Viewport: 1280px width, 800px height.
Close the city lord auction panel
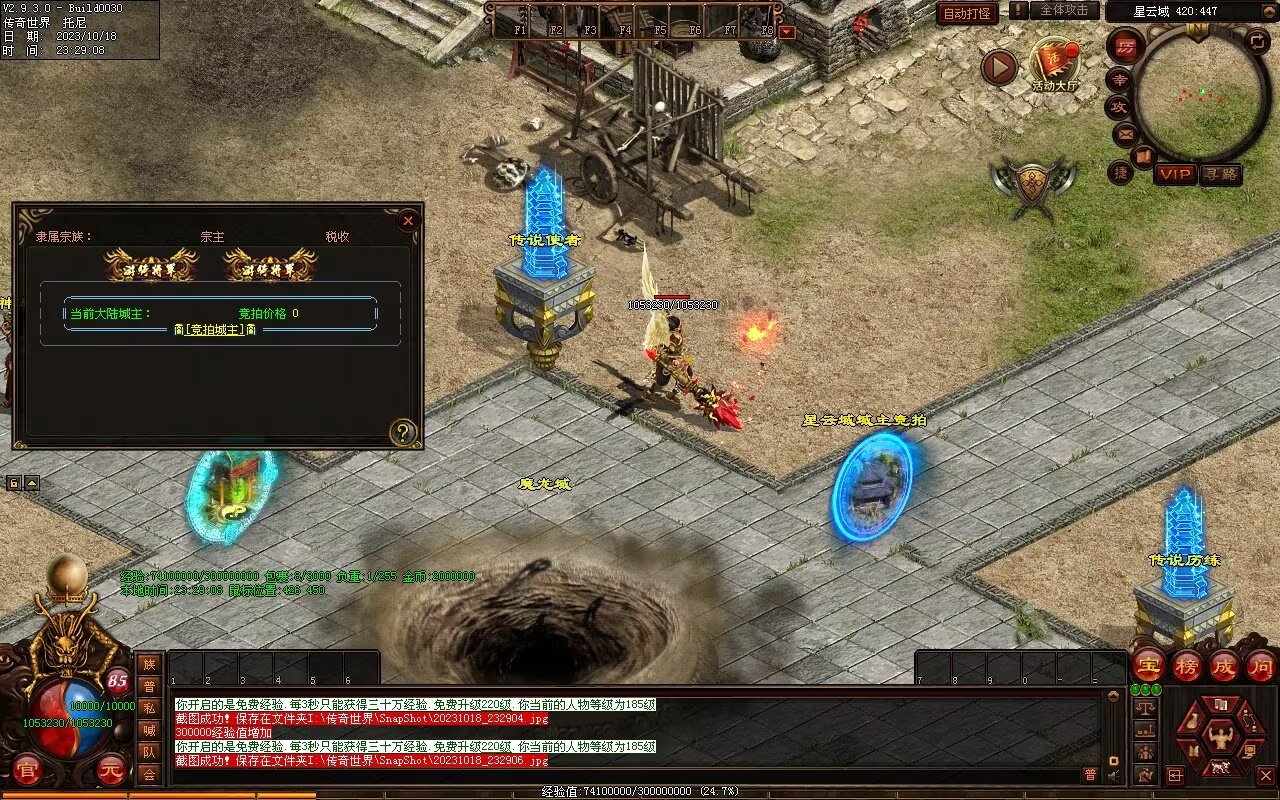click(407, 221)
